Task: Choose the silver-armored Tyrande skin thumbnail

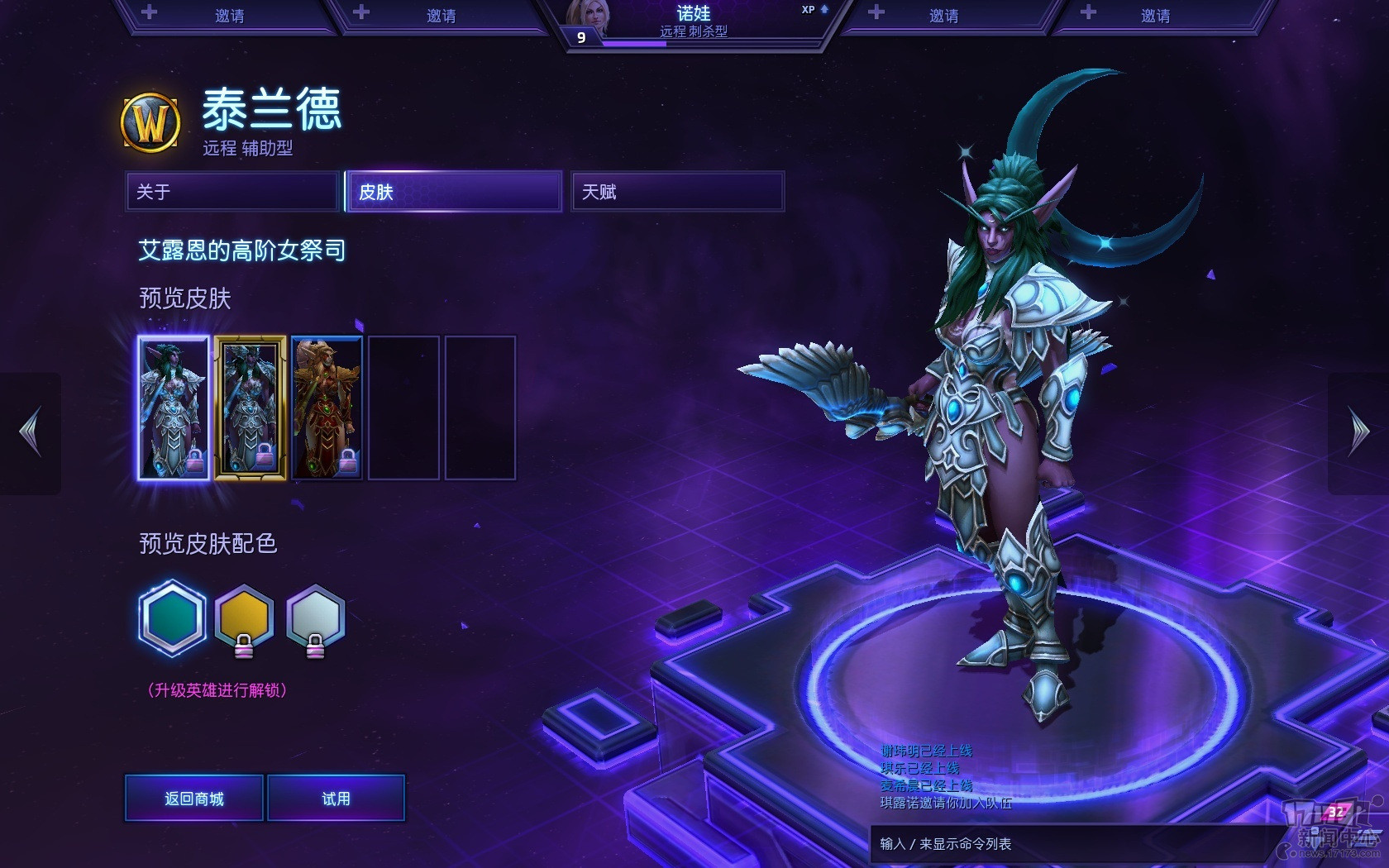Action: click(x=173, y=408)
